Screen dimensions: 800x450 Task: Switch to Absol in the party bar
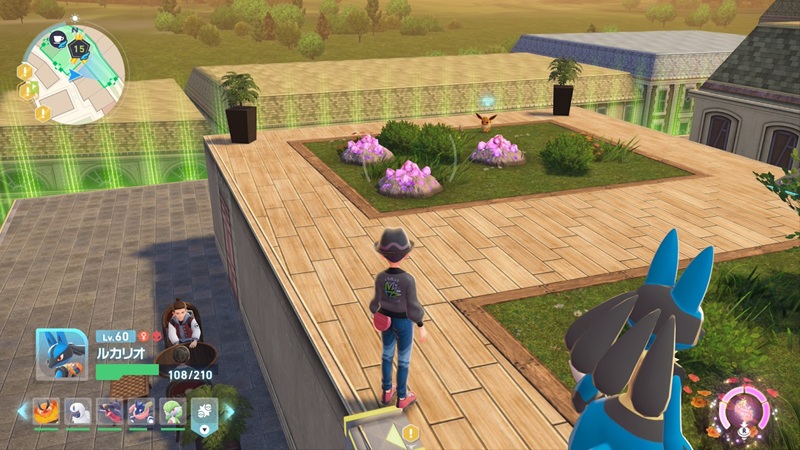[x=79, y=411]
